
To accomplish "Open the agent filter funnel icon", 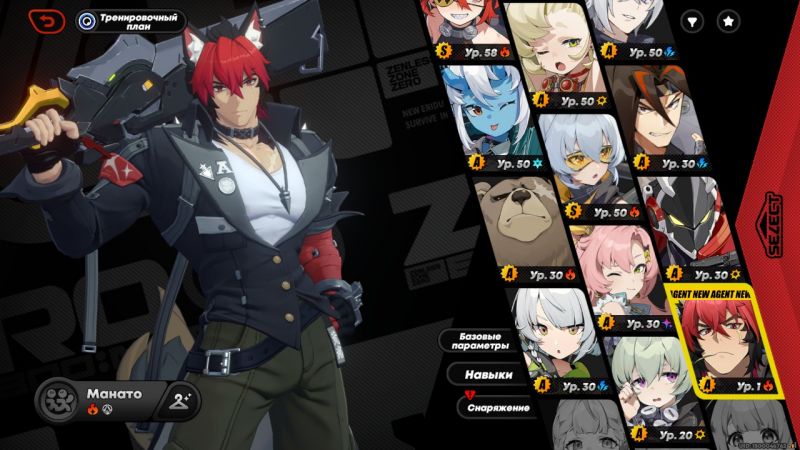I will 691,20.
